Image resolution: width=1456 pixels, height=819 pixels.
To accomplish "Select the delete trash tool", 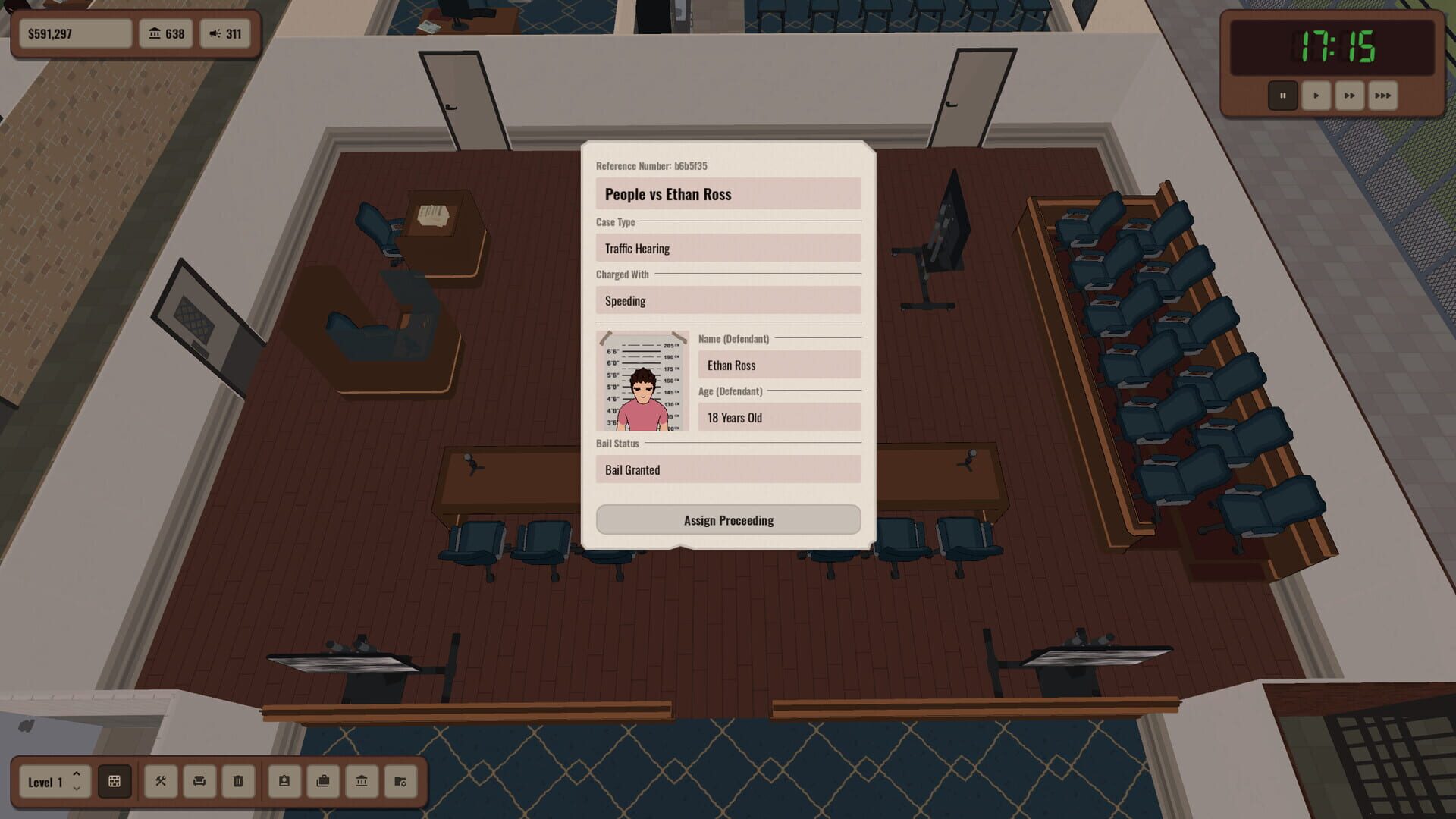I will pos(238,782).
